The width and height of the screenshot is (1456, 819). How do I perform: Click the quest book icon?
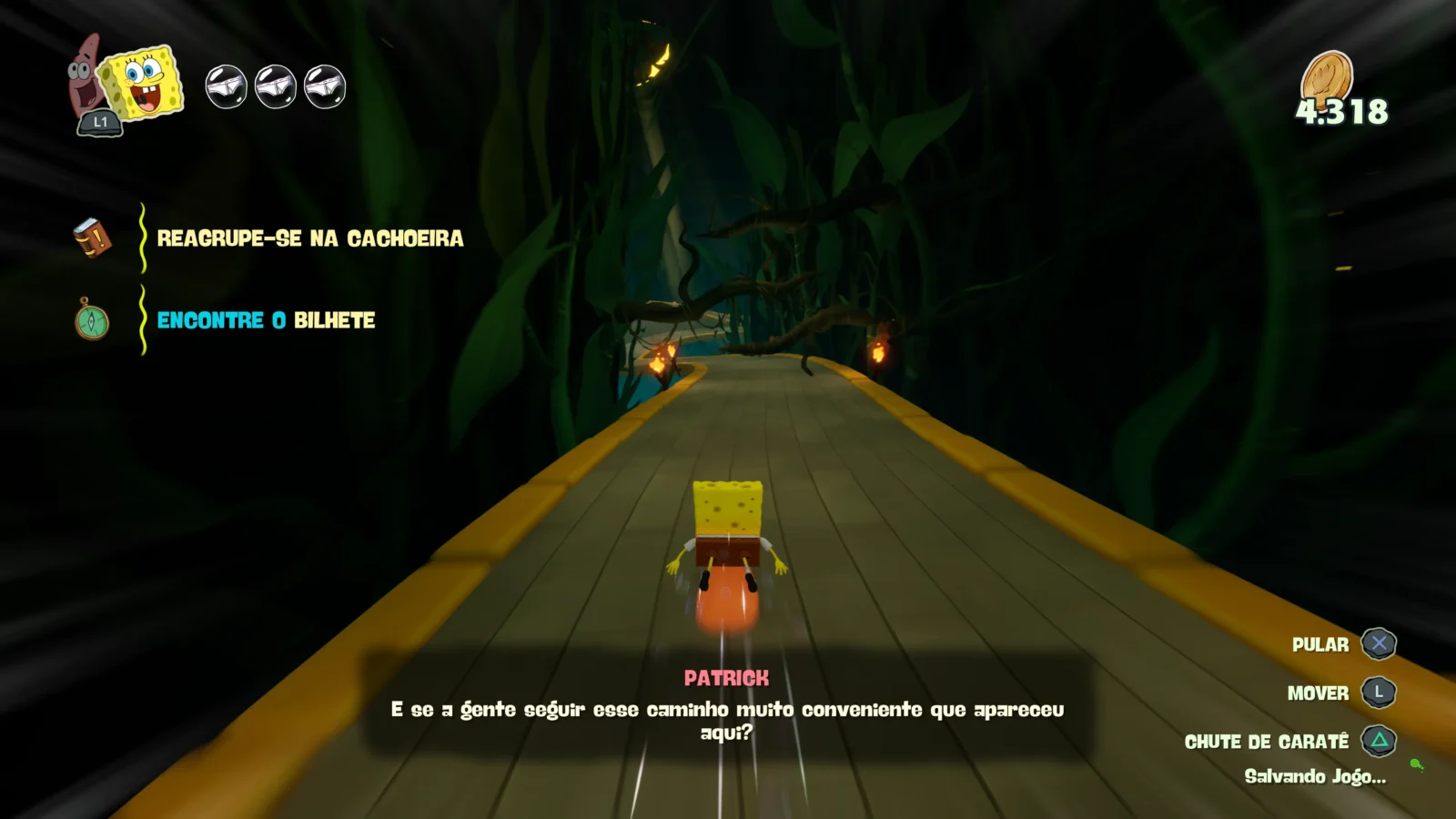pos(92,238)
